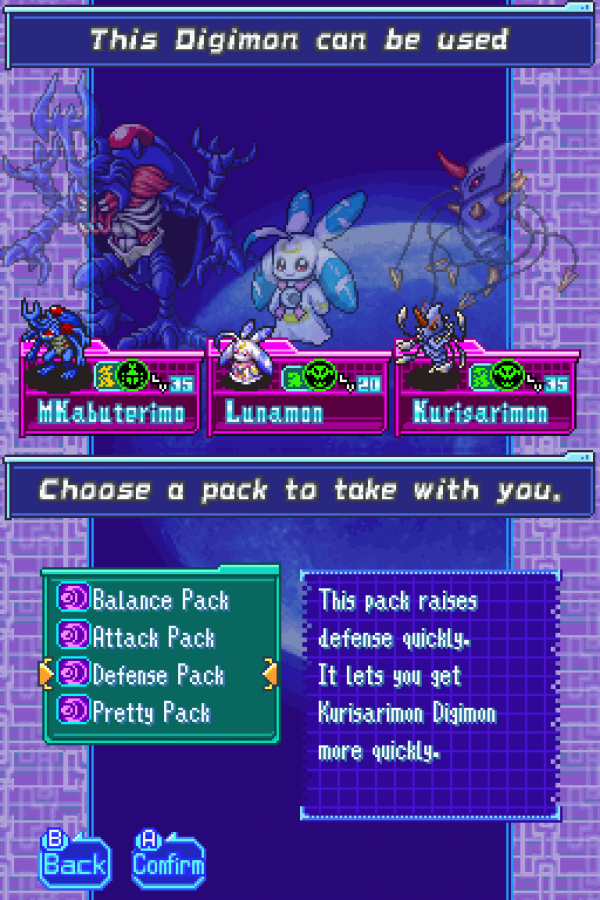Confirm the pack selection
The width and height of the screenshot is (600, 900).
pyautogui.click(x=168, y=859)
